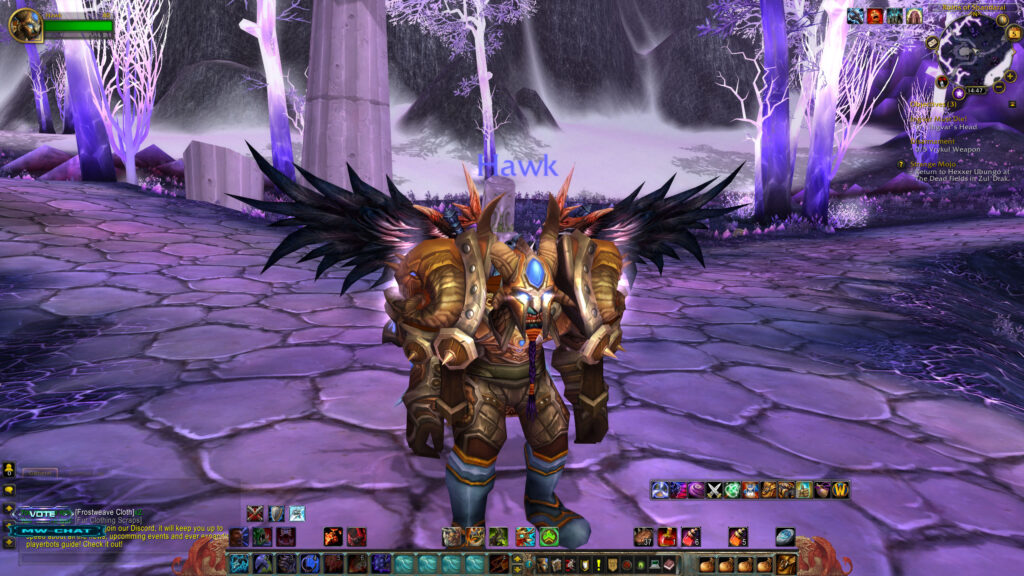This screenshot has width=1024, height=576.
Task: Open the main backpack bag slot
Action: point(787,564)
